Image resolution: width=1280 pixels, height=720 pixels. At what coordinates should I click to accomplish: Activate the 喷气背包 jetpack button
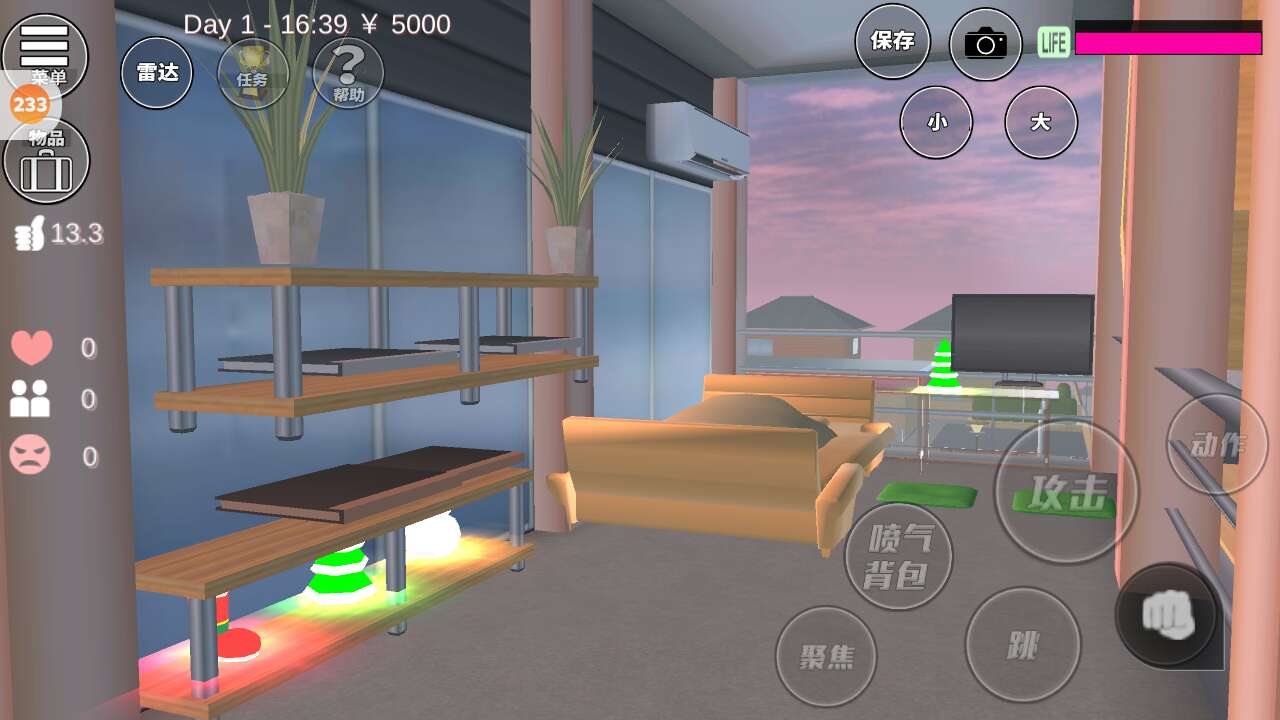click(898, 556)
